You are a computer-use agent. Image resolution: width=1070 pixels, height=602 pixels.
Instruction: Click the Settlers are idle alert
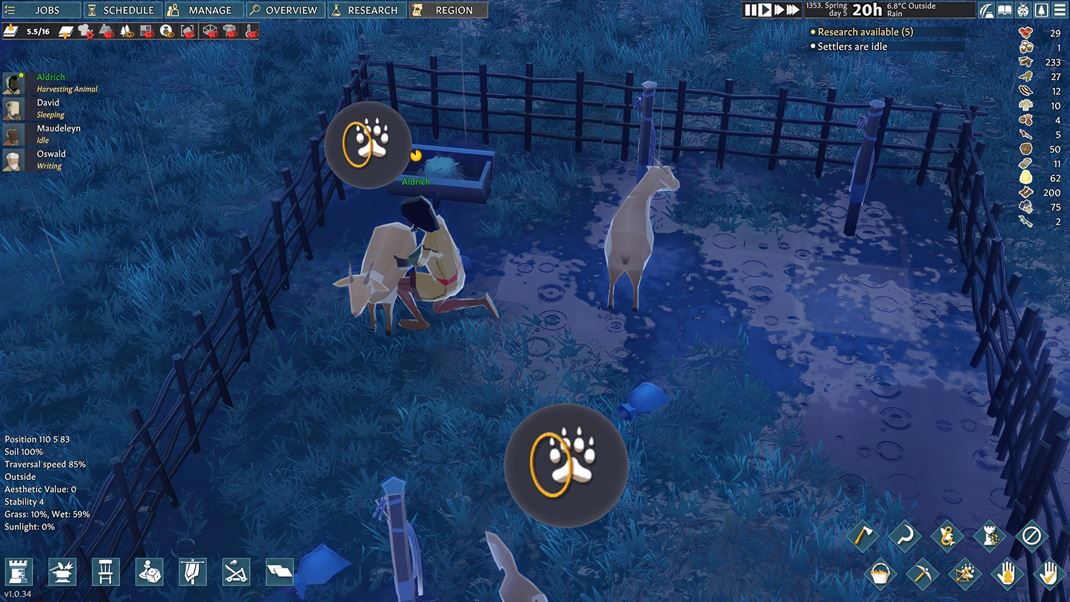[x=852, y=47]
